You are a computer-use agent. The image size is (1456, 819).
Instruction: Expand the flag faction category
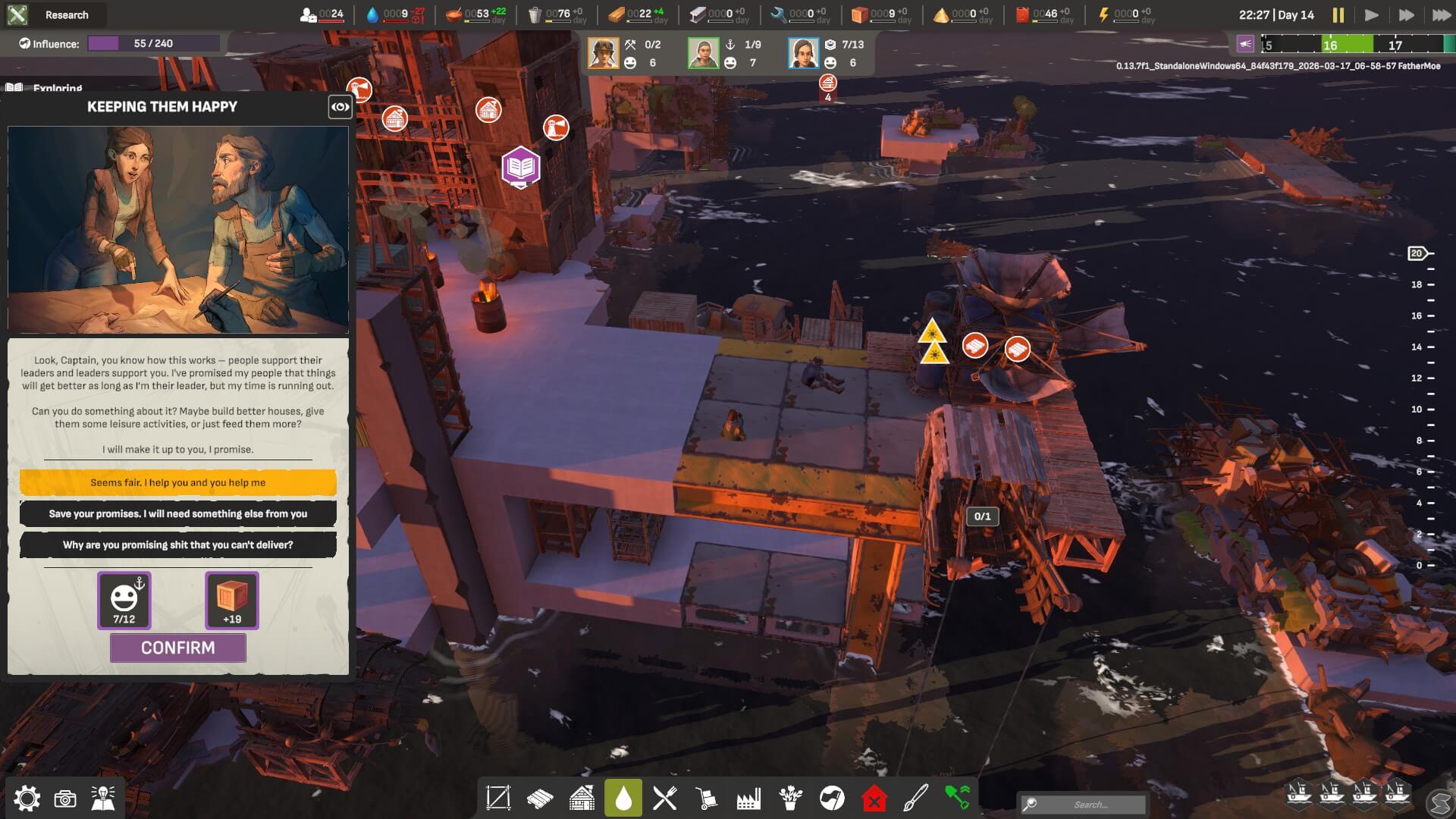[832, 797]
